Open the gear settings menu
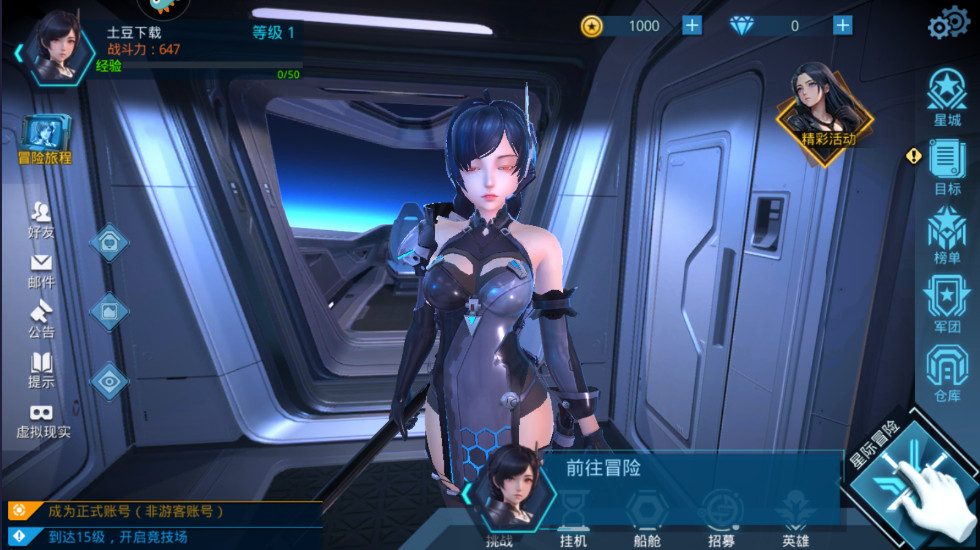 [948, 25]
